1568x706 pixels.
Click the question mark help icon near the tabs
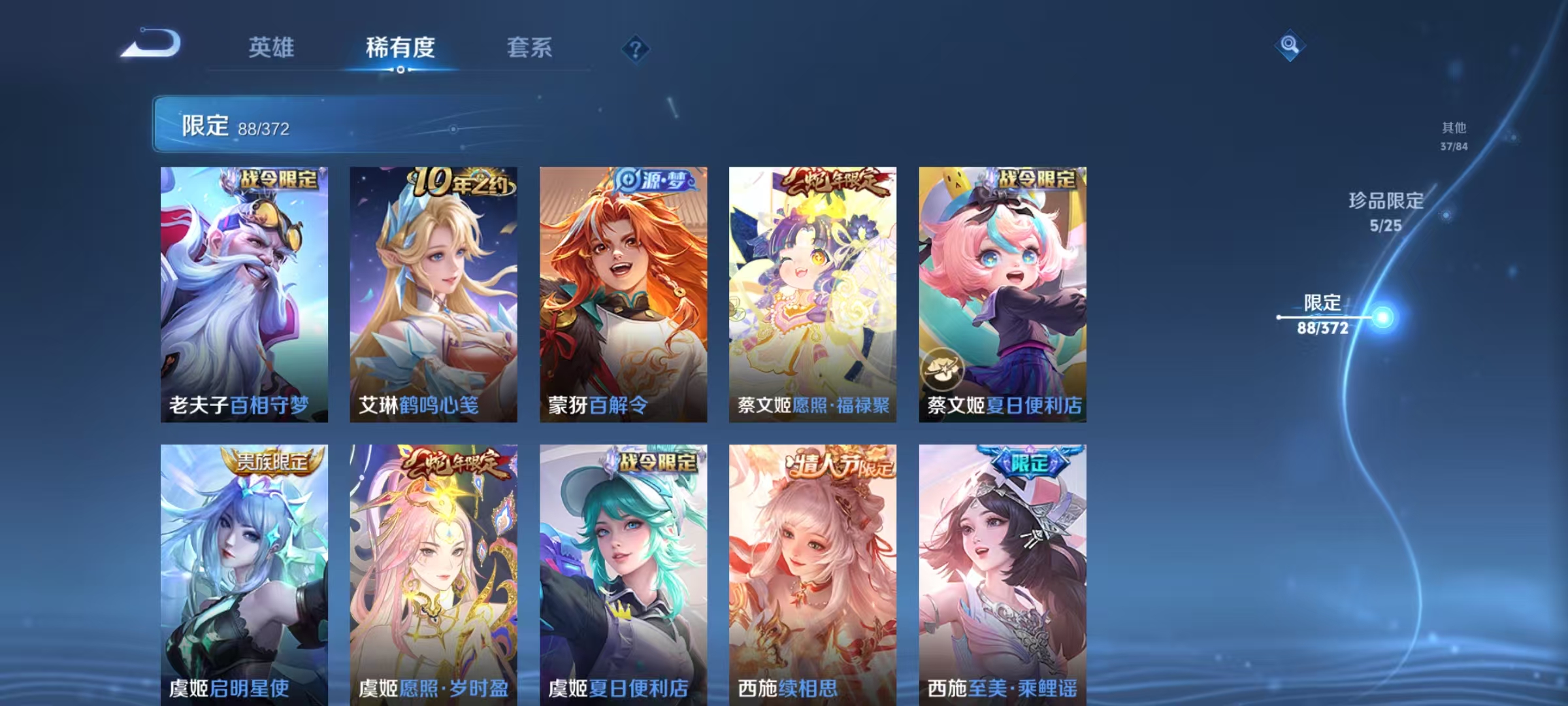pyautogui.click(x=636, y=47)
